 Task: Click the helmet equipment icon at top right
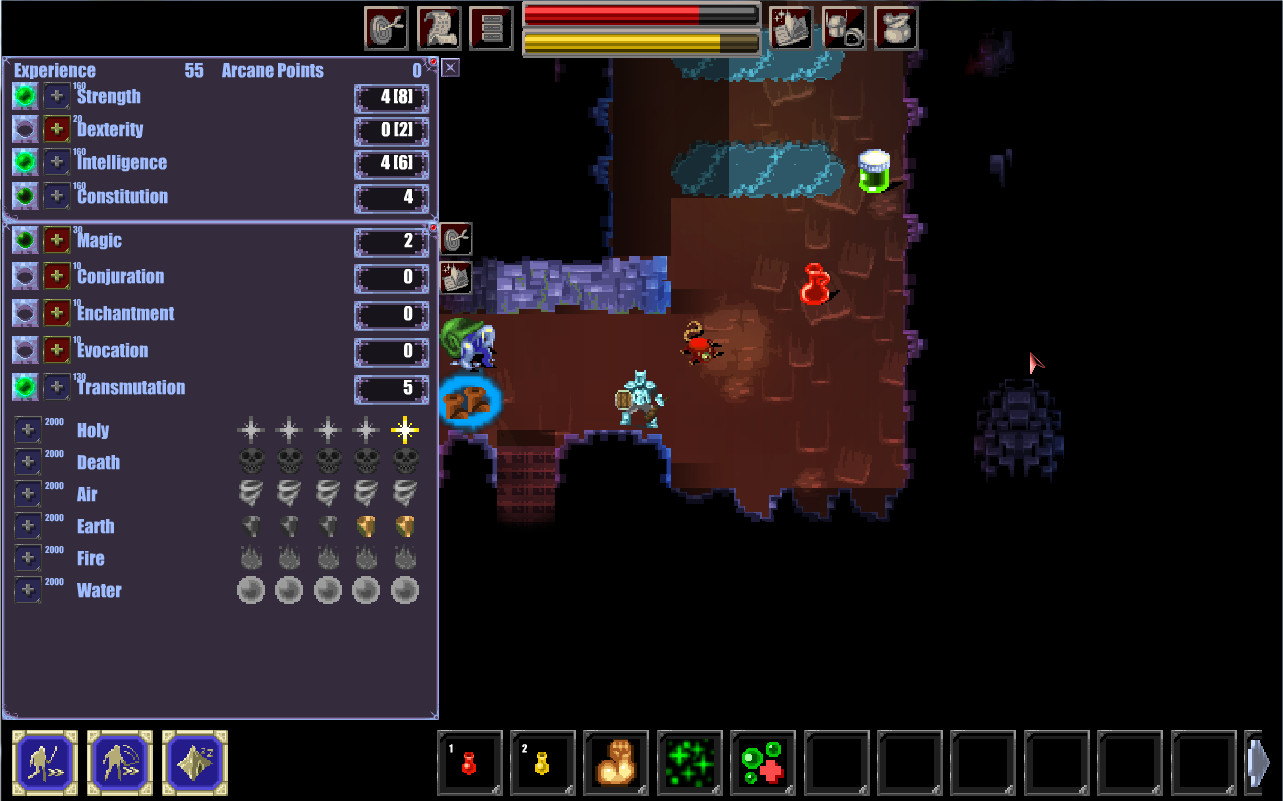pyautogui.click(x=842, y=27)
